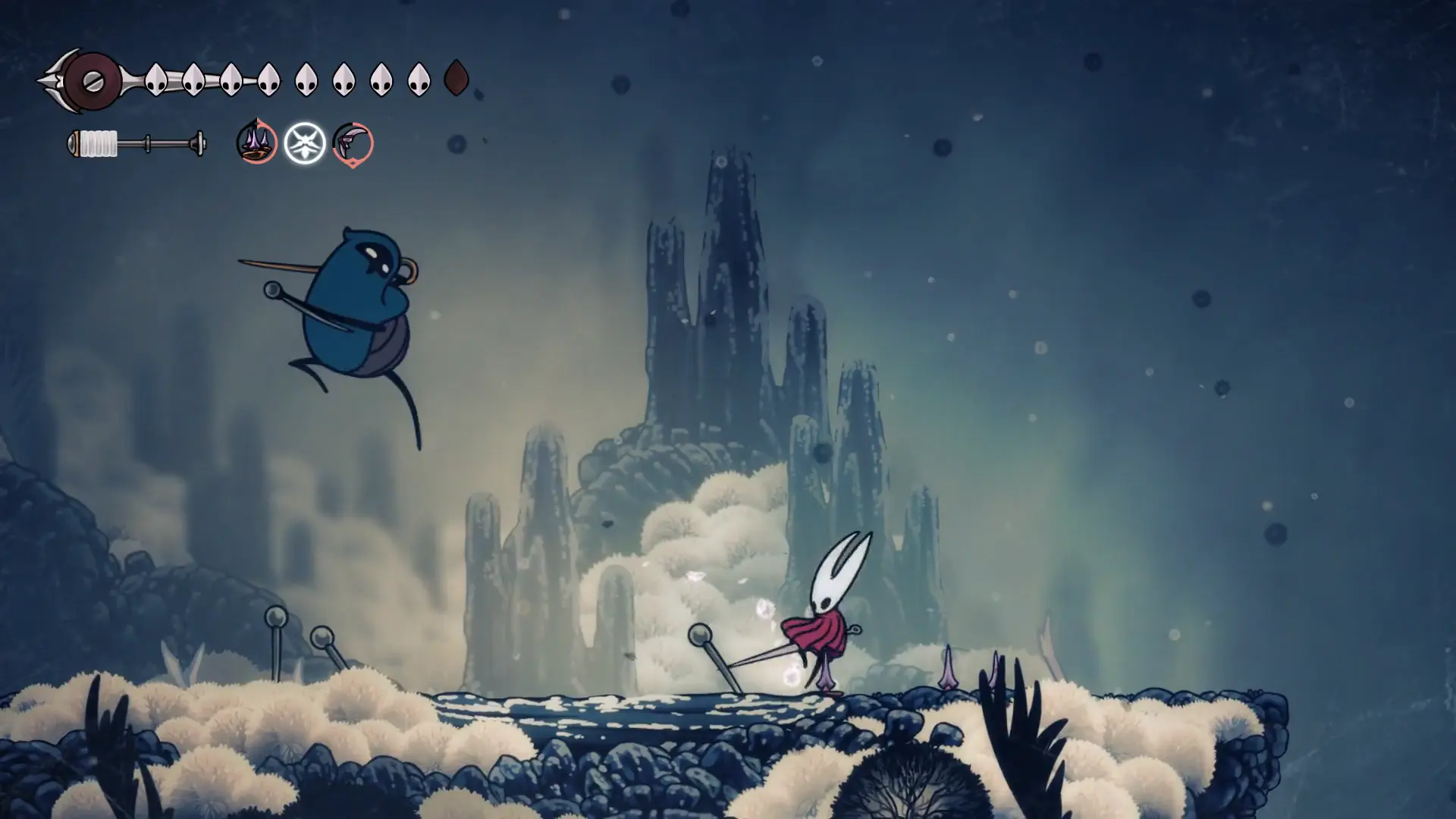Select the purple spike trap tool icon
Image resolution: width=1456 pixels, height=819 pixels.
pyautogui.click(x=256, y=143)
